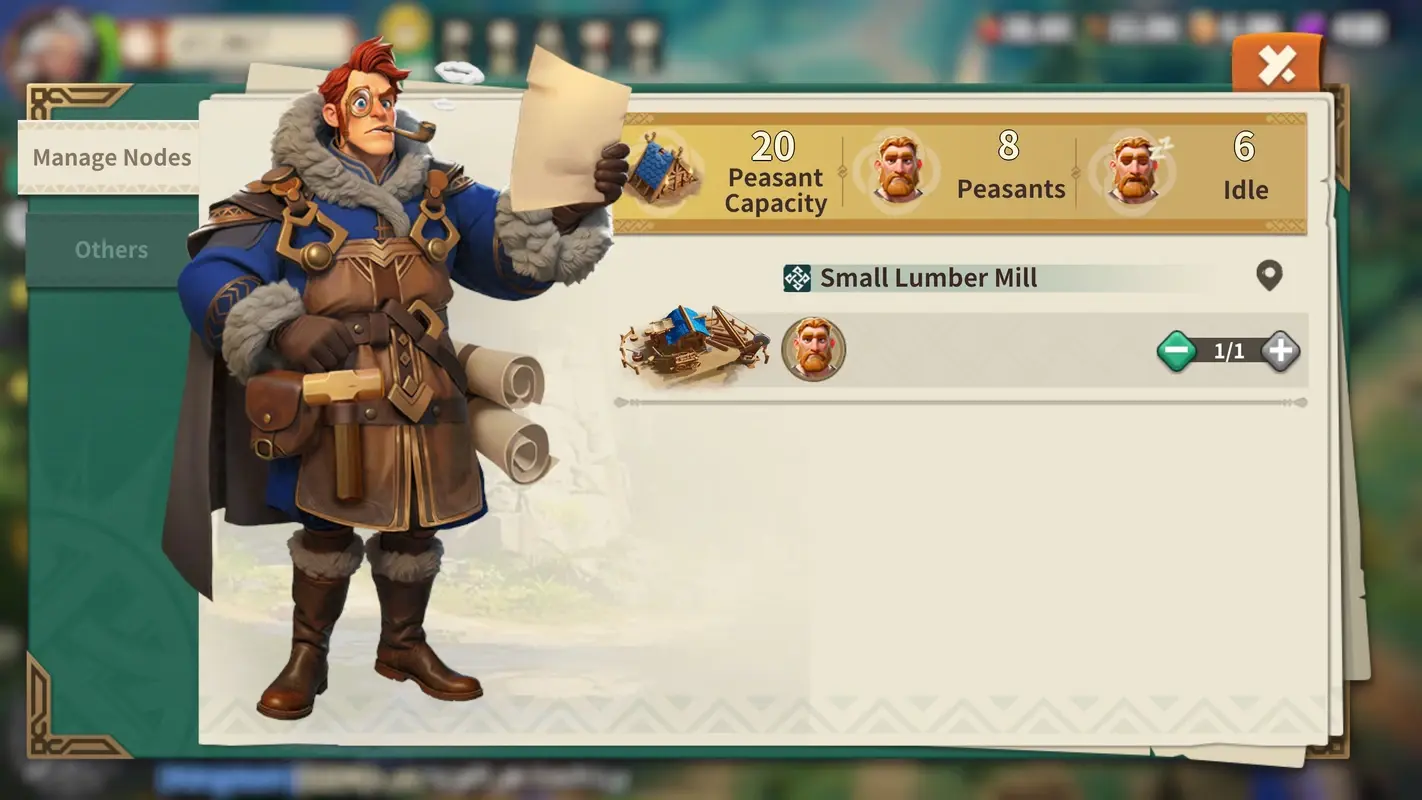
Task: Click the green node icon beside Small Lumber Mill
Action: point(797,277)
